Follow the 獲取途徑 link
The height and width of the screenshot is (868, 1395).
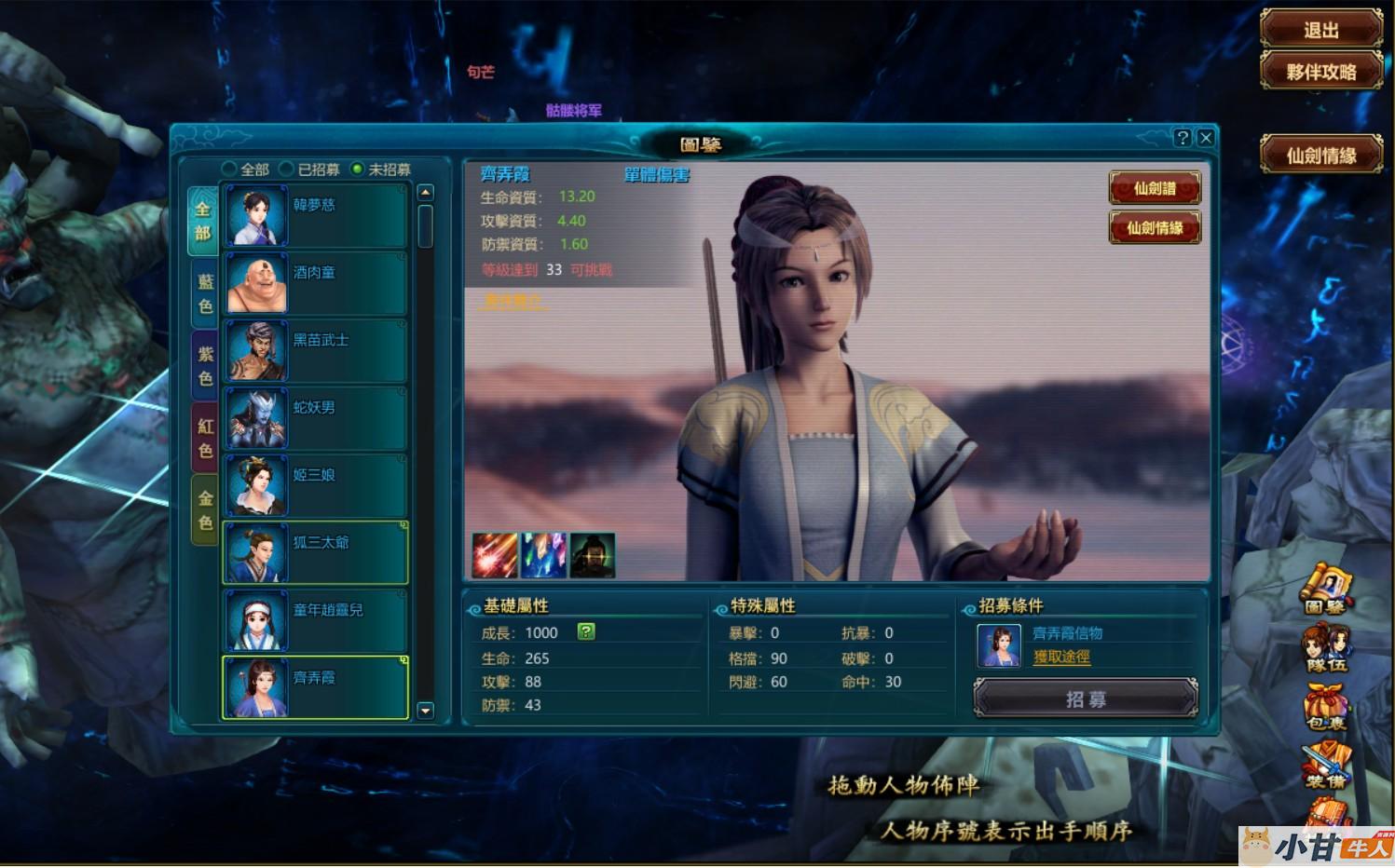pyautogui.click(x=1061, y=657)
